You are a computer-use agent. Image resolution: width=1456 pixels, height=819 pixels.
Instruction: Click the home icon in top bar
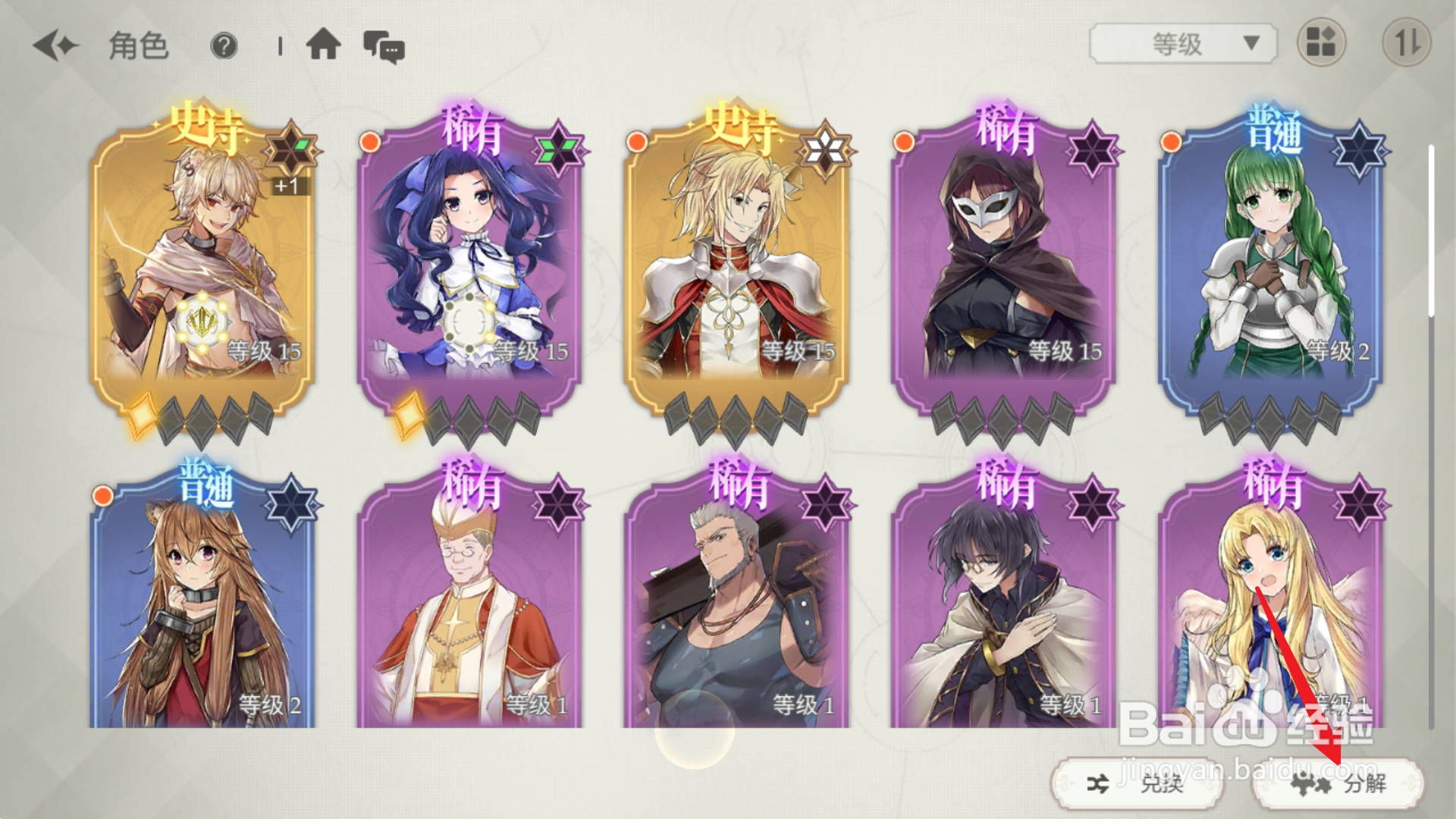click(325, 46)
